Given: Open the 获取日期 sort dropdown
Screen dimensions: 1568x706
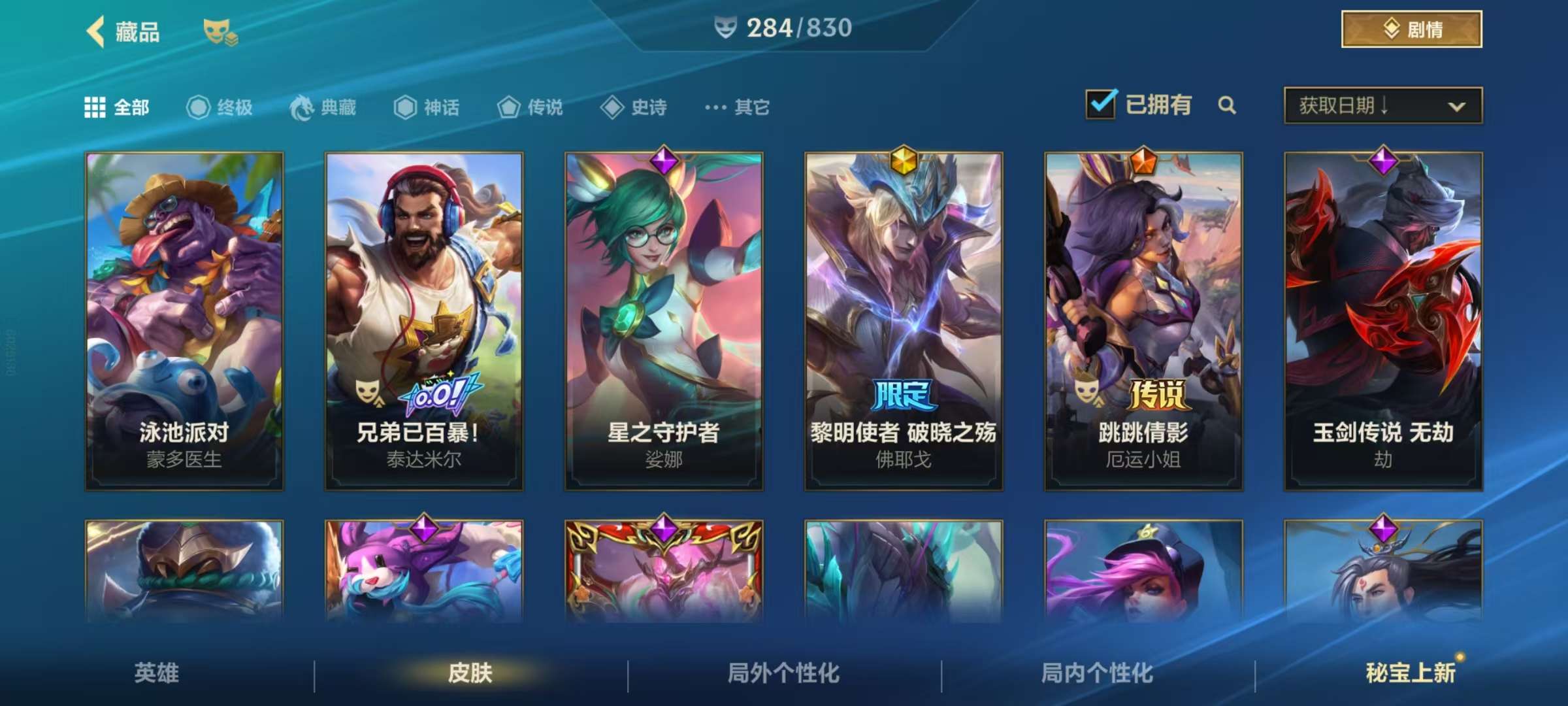Looking at the screenshot, I should pyautogui.click(x=1382, y=105).
